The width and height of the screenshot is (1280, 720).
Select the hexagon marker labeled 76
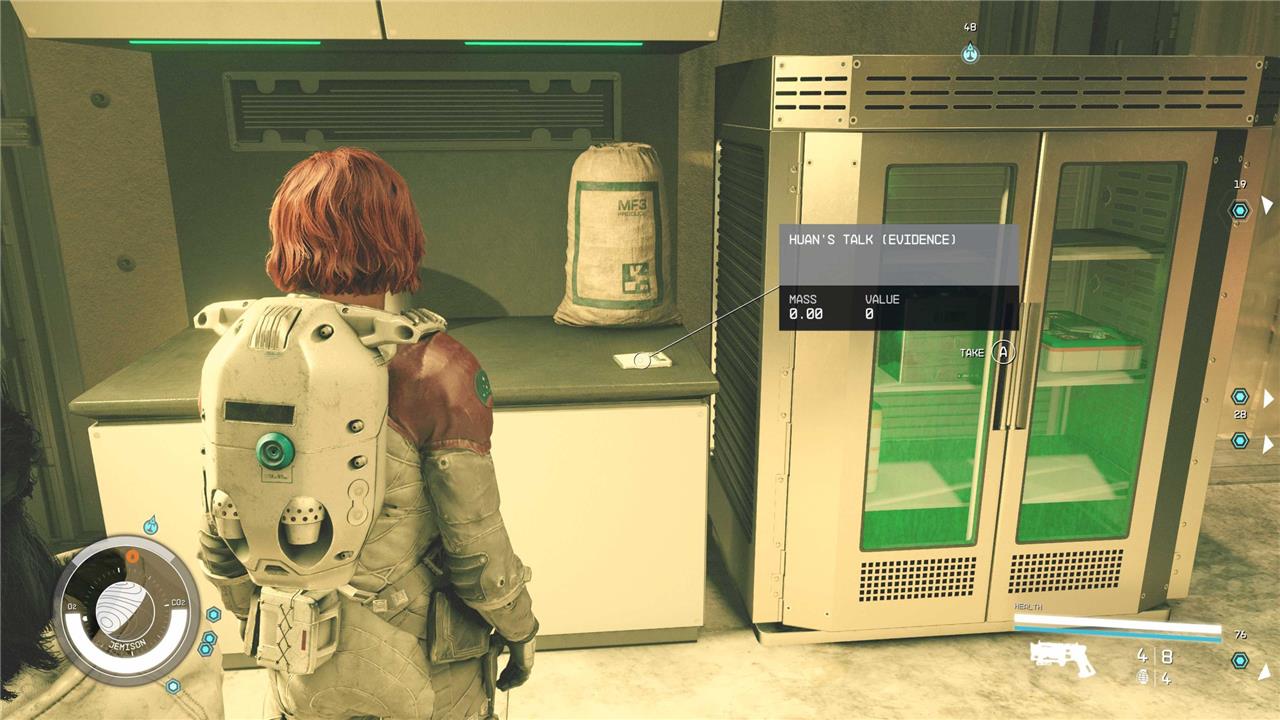coord(1240,660)
